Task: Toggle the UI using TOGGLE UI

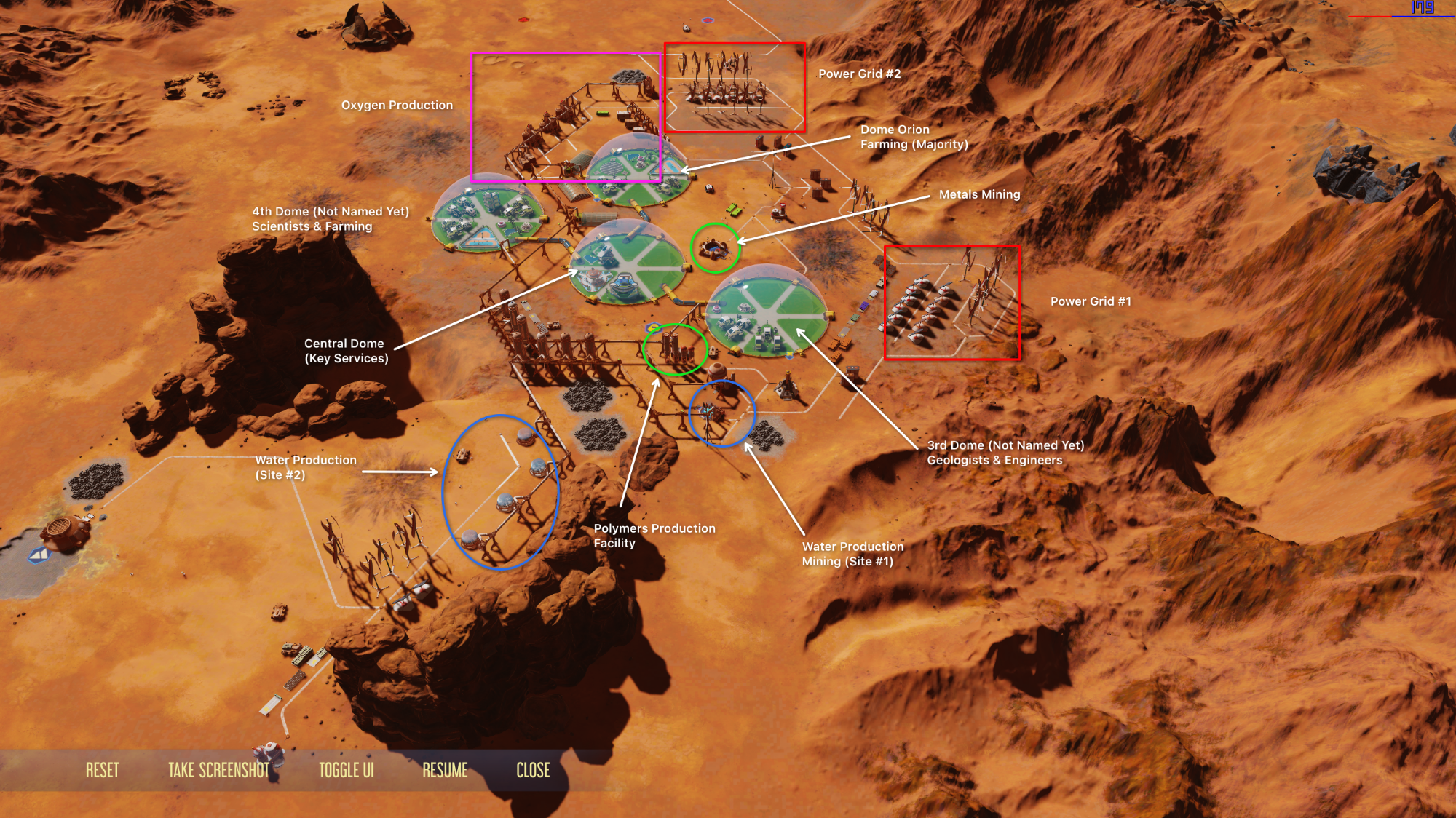Action: tap(347, 770)
